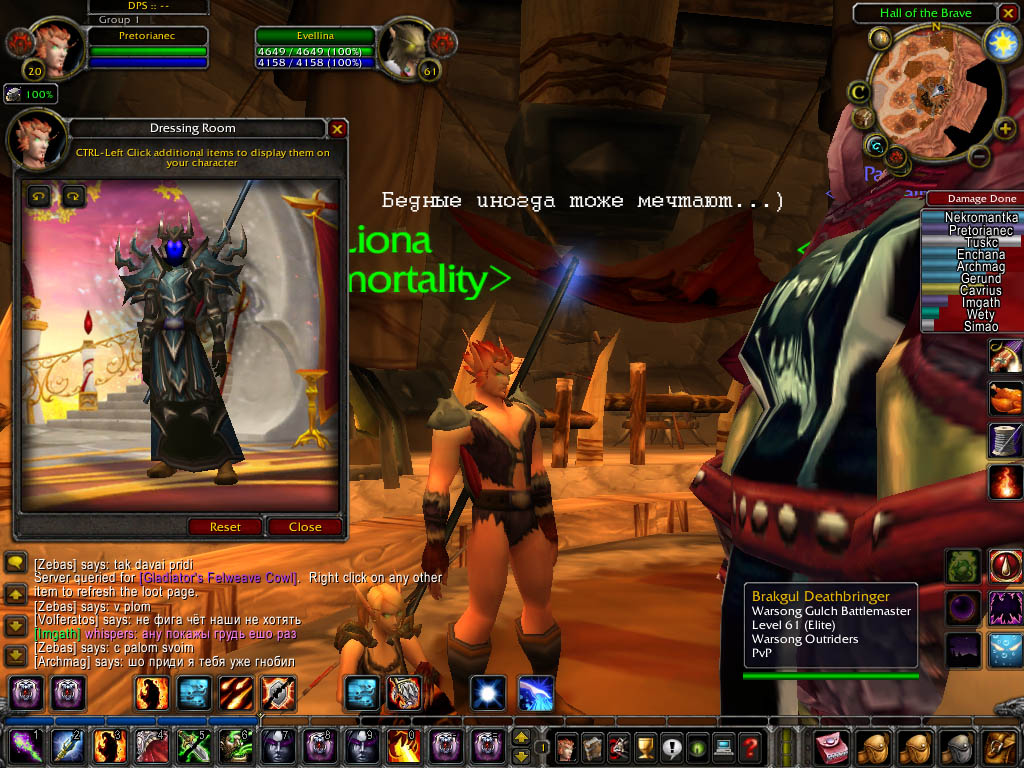Rotate the dressing room model left

coord(38,196)
